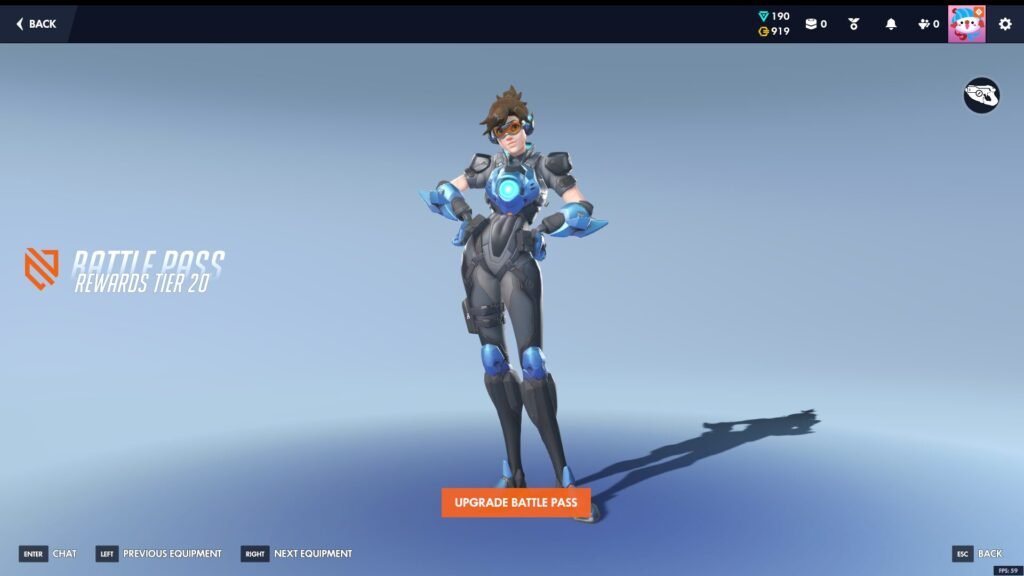Open the medal challenges icon
1024x576 pixels.
tap(854, 24)
